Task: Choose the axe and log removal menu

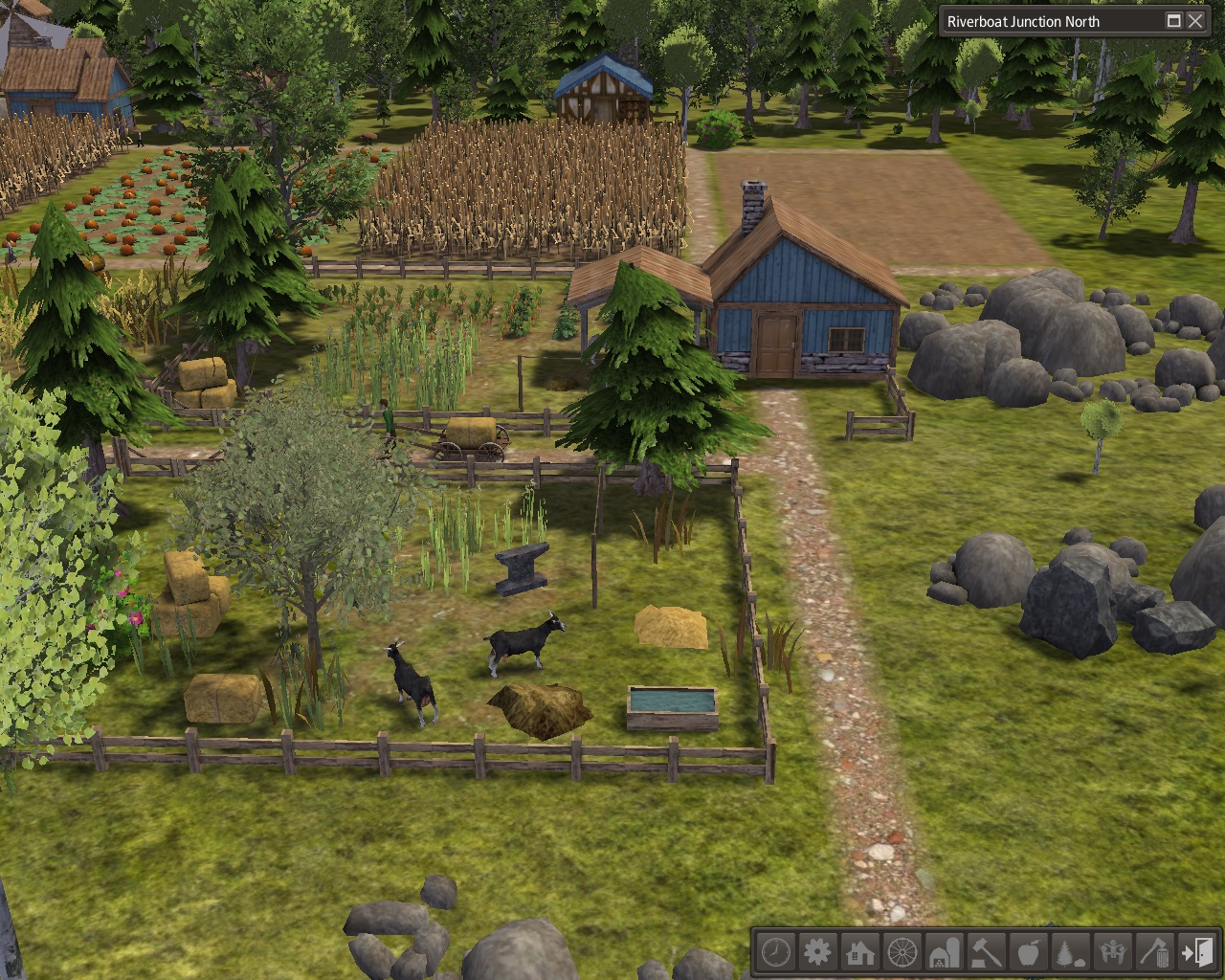Action: (x=1155, y=952)
